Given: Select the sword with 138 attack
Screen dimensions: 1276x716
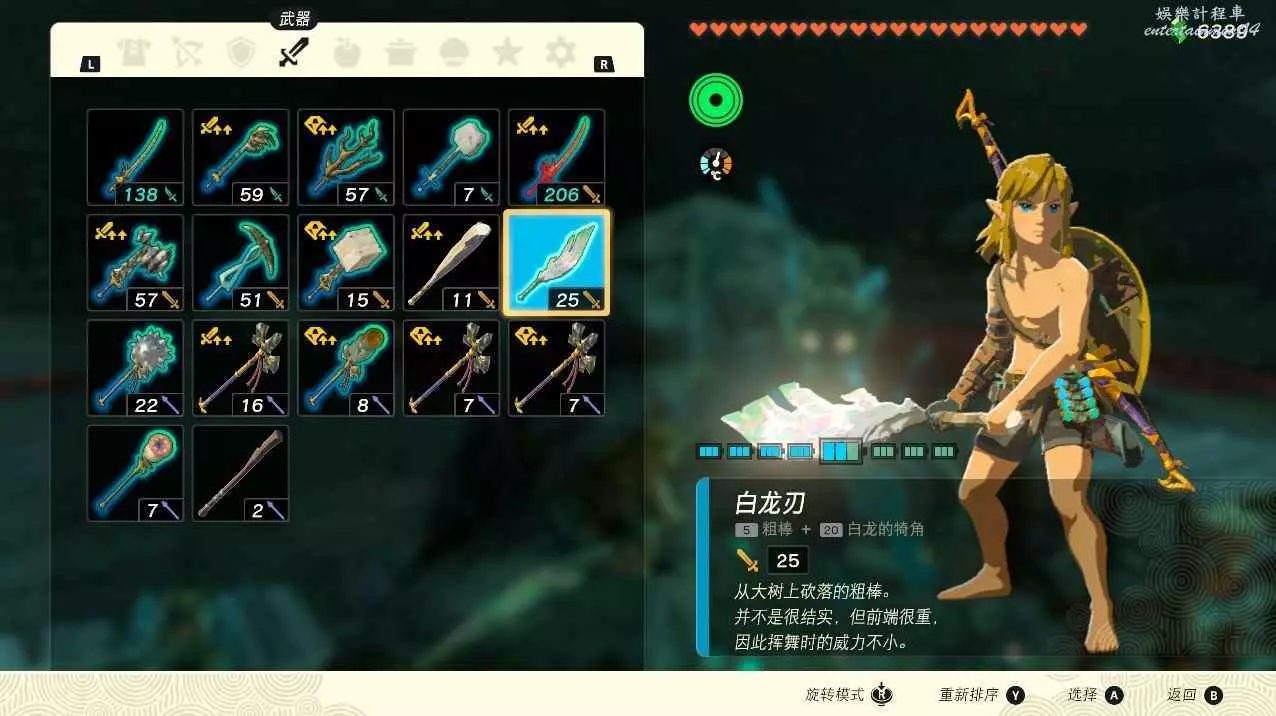Looking at the screenshot, I should click(x=135, y=157).
